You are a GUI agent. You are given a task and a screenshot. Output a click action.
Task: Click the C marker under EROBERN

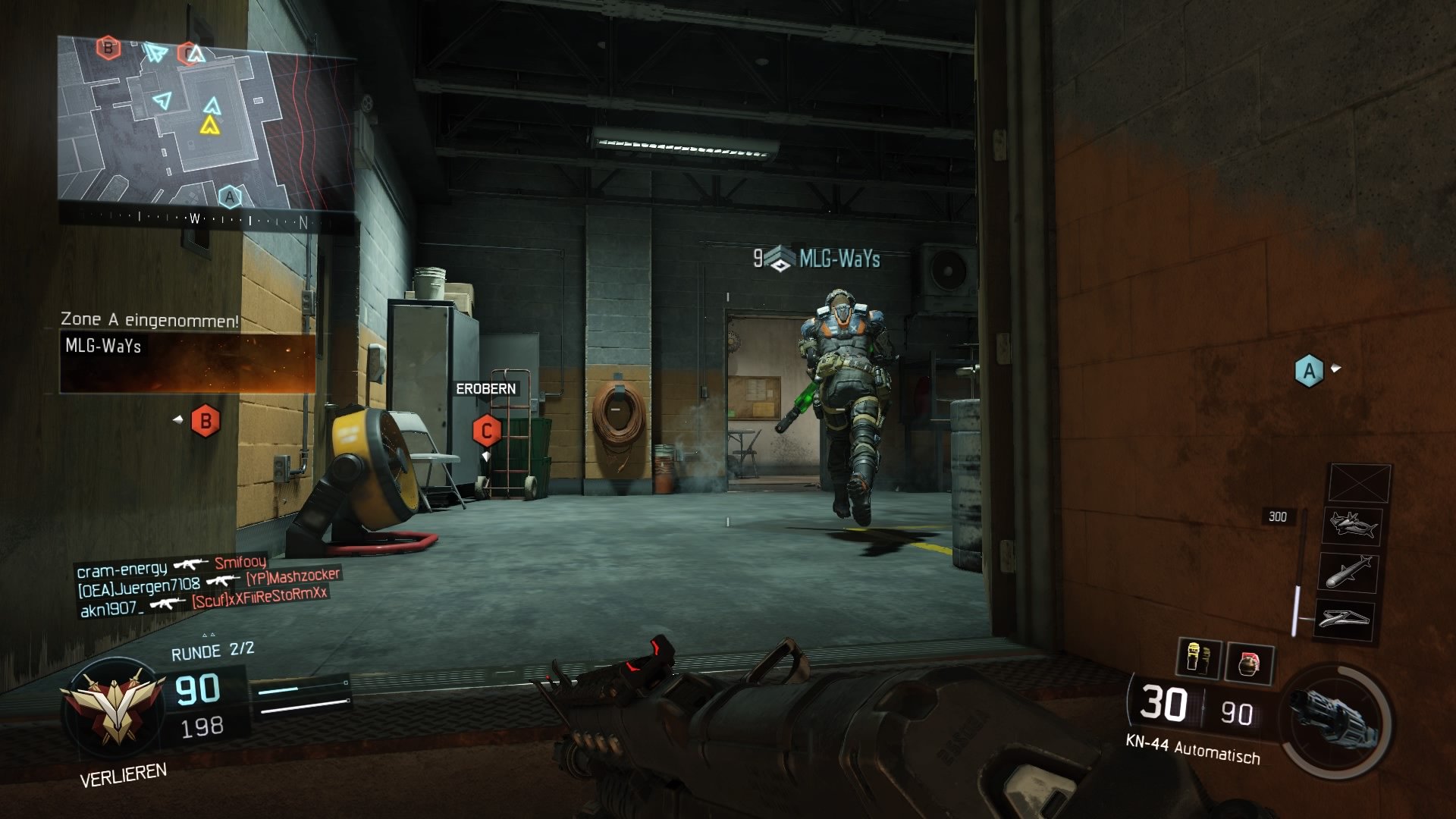click(486, 429)
